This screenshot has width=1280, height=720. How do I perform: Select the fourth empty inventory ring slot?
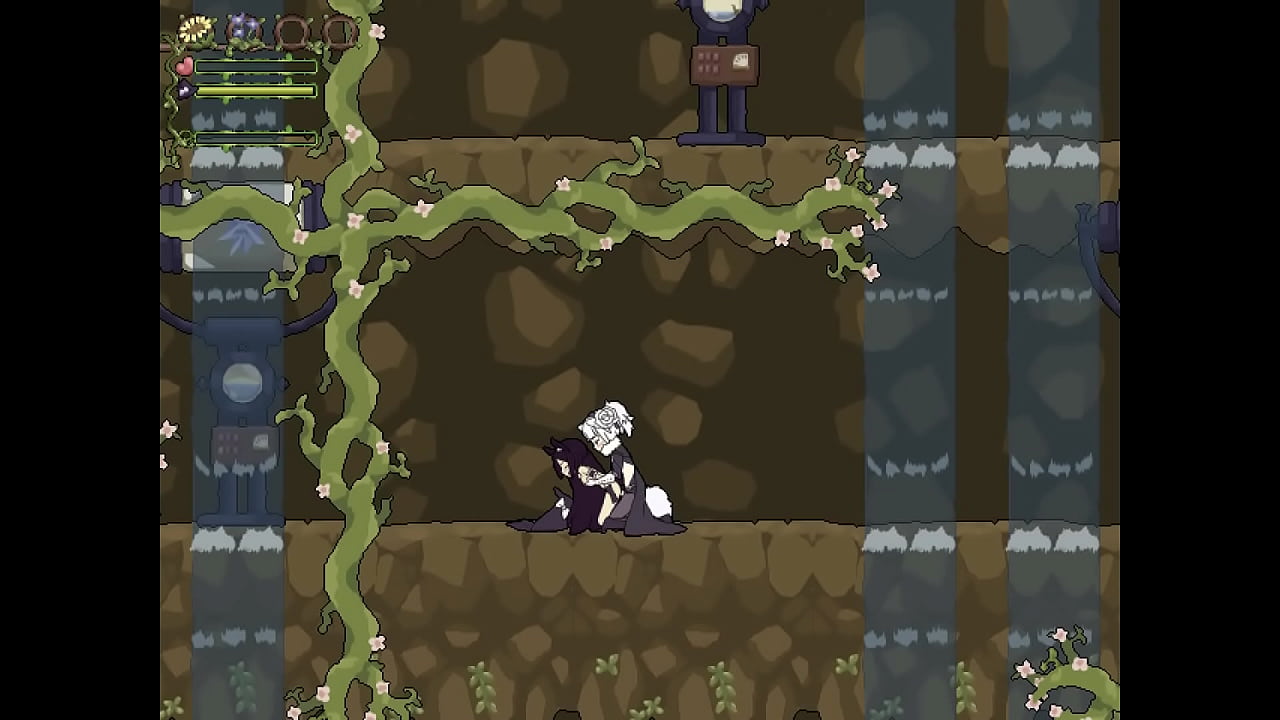point(340,31)
